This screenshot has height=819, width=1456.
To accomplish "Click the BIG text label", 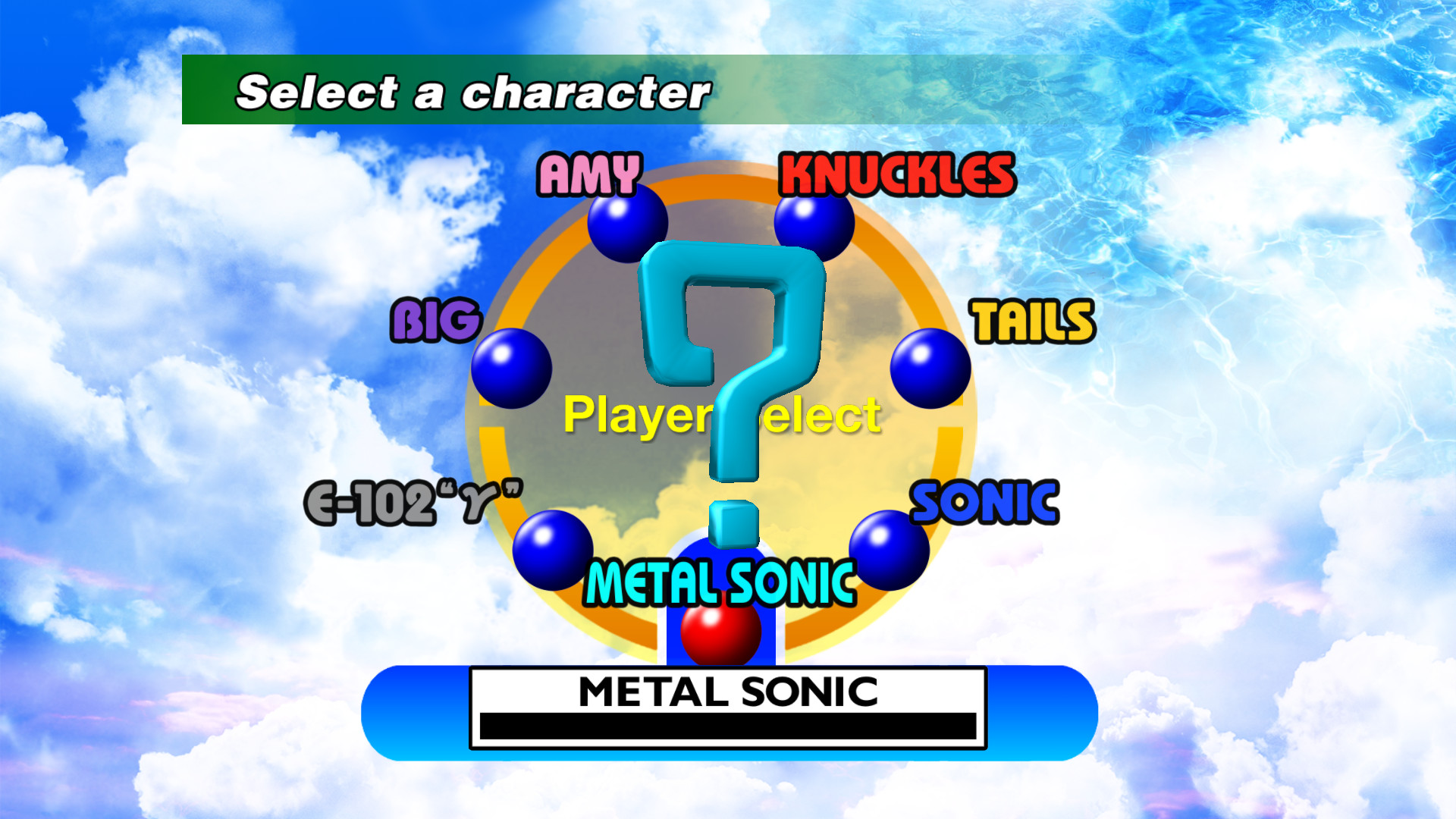I will pyautogui.click(x=436, y=321).
